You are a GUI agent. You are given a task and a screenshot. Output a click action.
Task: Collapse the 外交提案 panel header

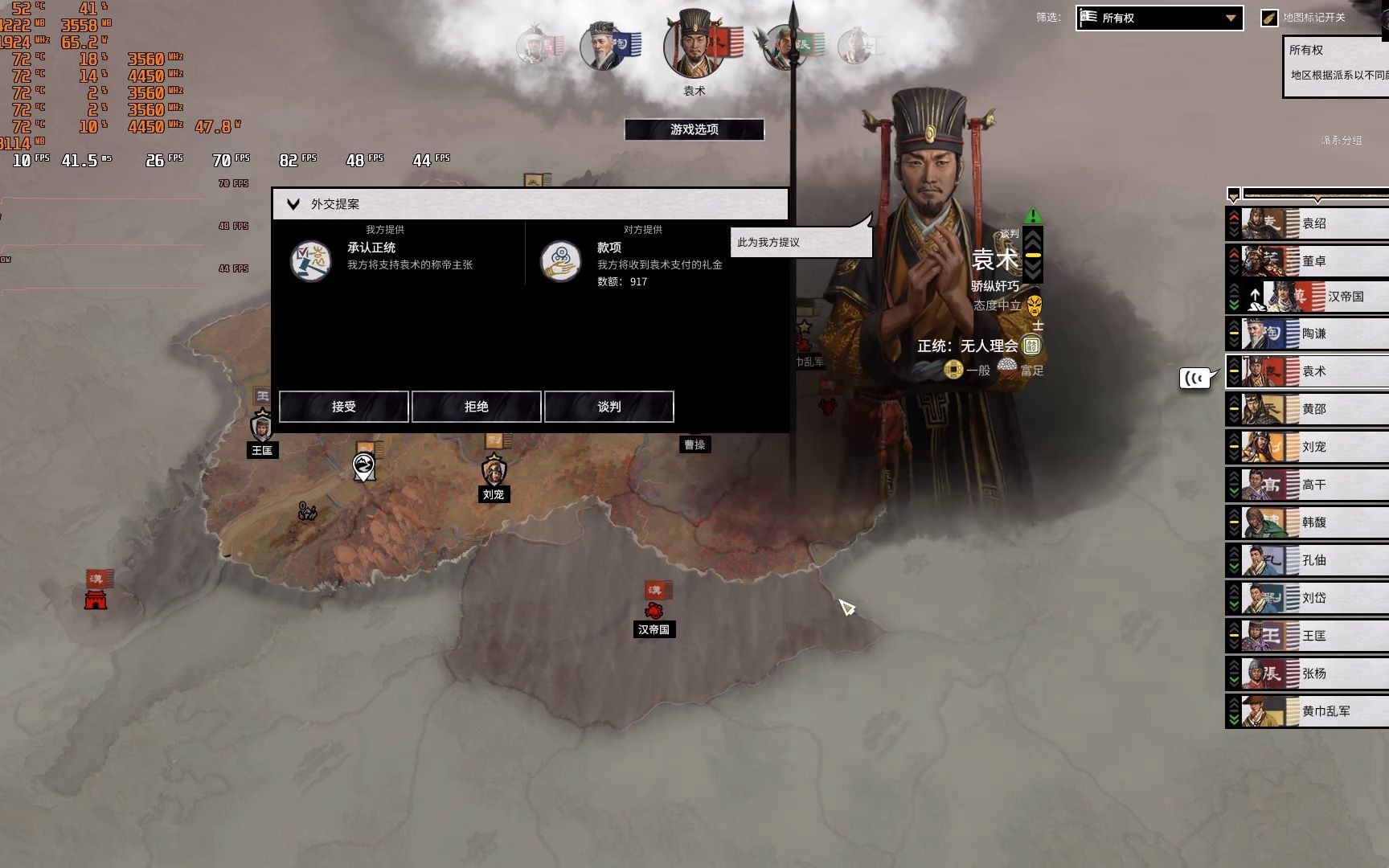pyautogui.click(x=293, y=204)
